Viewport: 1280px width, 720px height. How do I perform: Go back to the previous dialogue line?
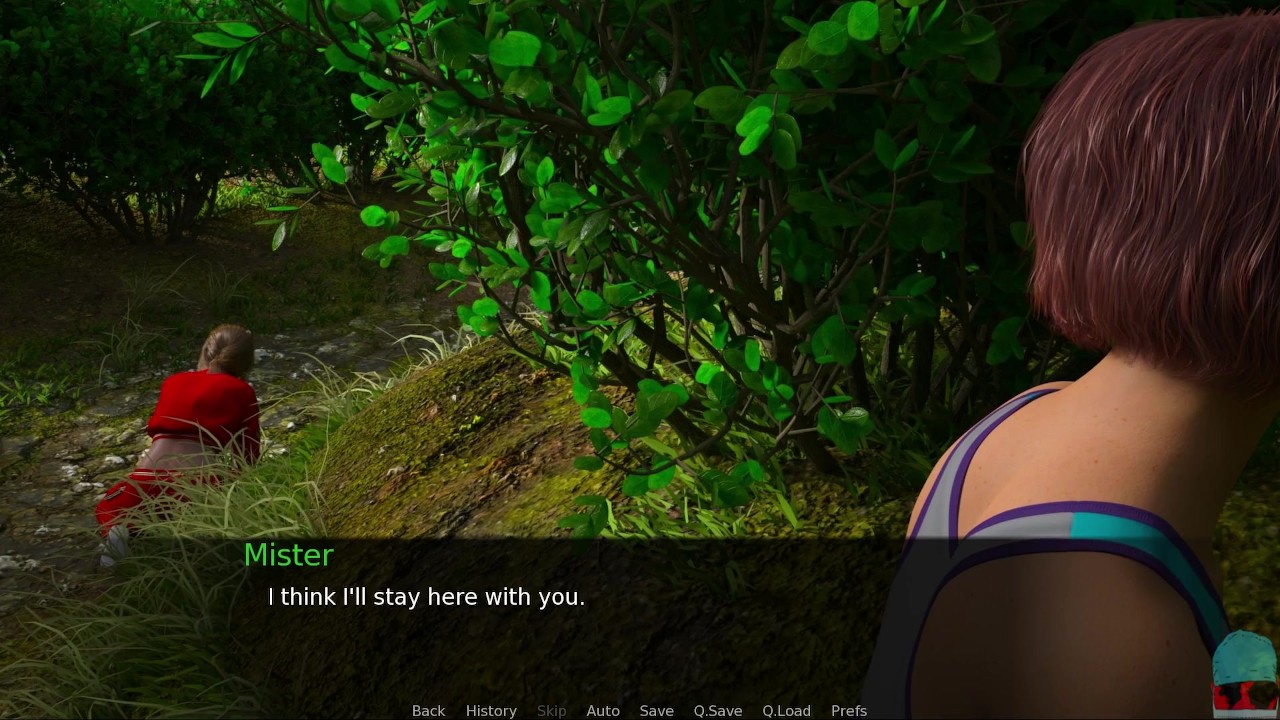click(x=428, y=710)
